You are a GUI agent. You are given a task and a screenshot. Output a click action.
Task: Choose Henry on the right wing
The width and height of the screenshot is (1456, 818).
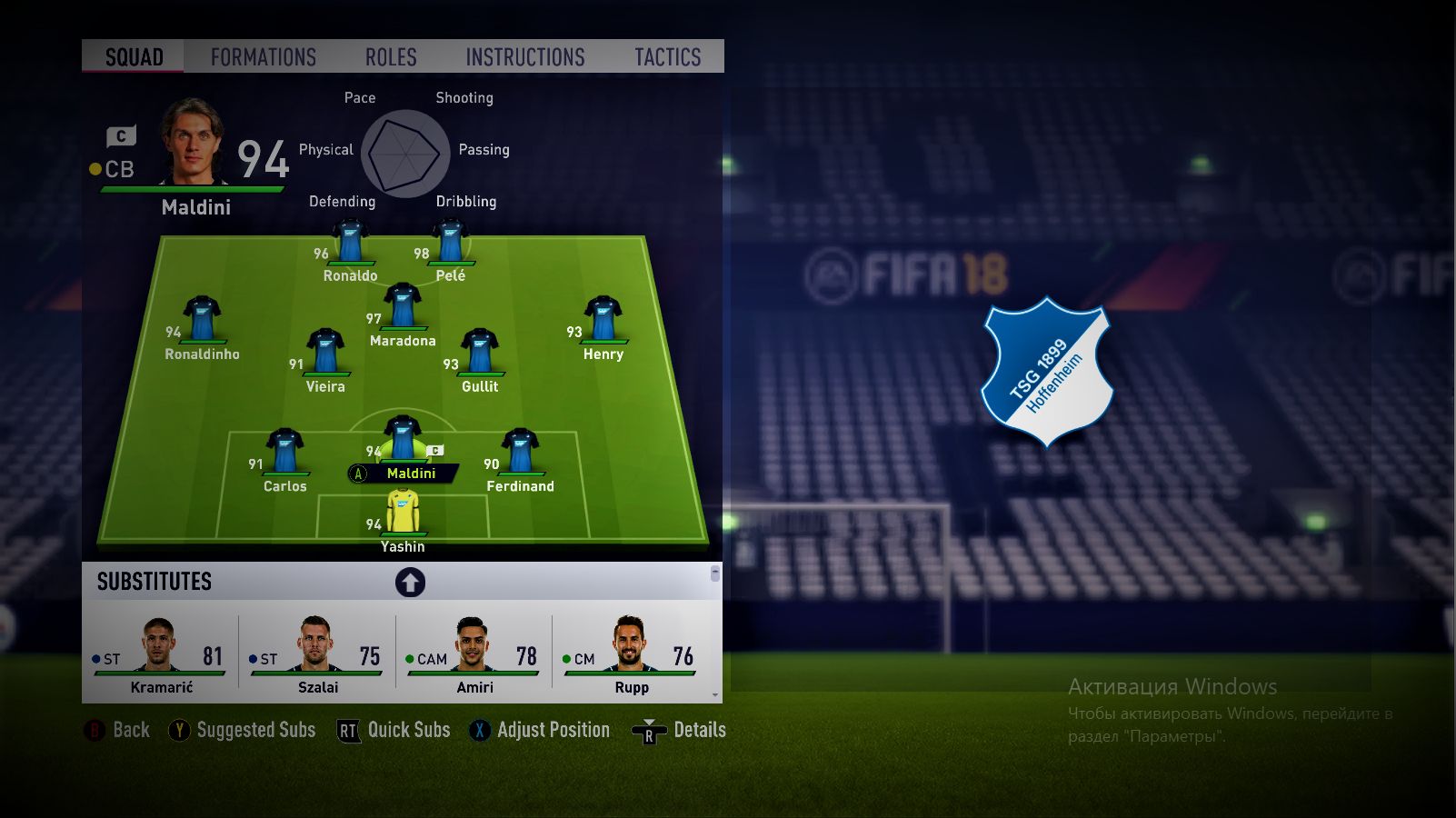[603, 323]
